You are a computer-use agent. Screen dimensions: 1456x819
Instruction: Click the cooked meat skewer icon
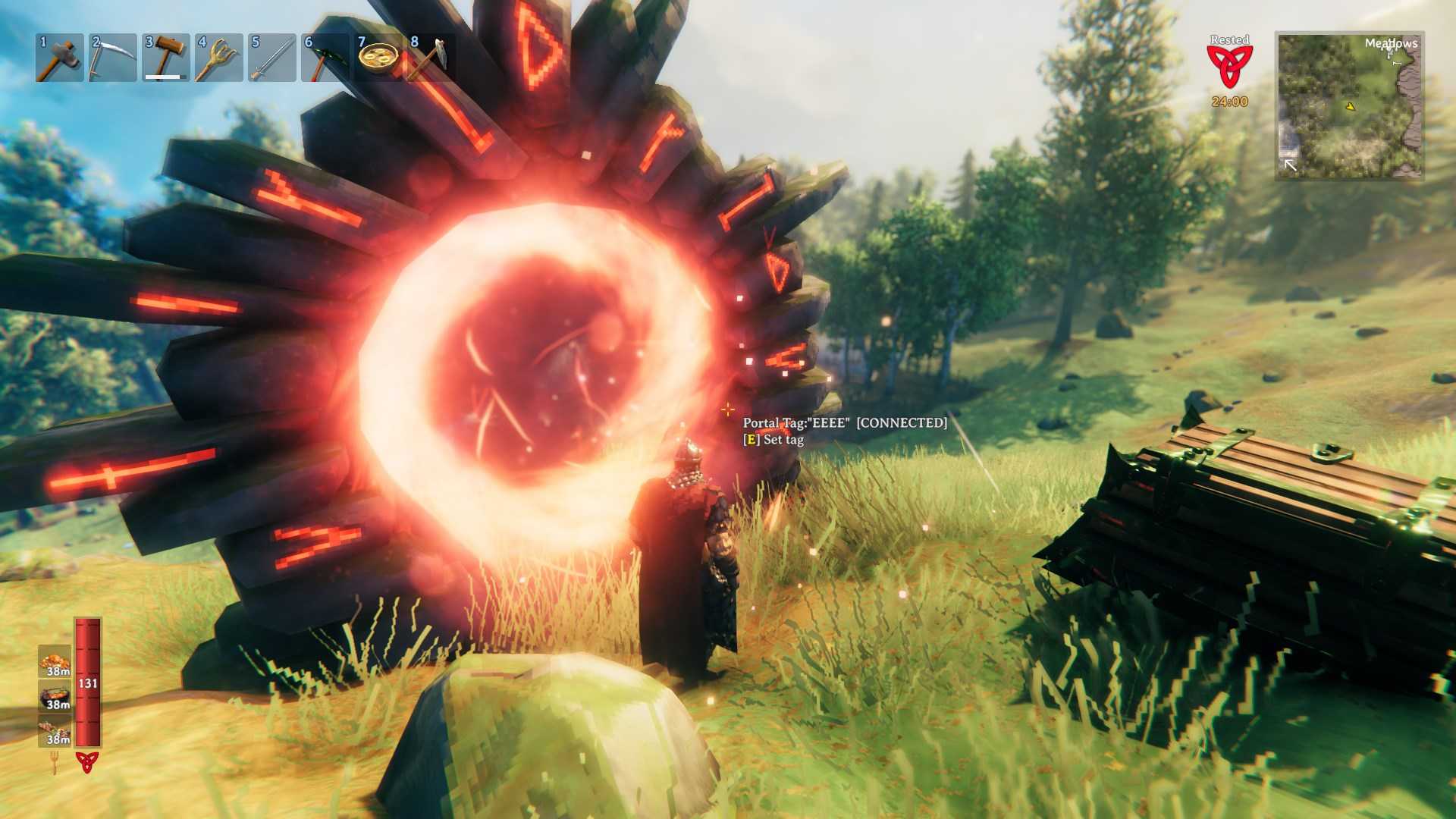pos(54,730)
